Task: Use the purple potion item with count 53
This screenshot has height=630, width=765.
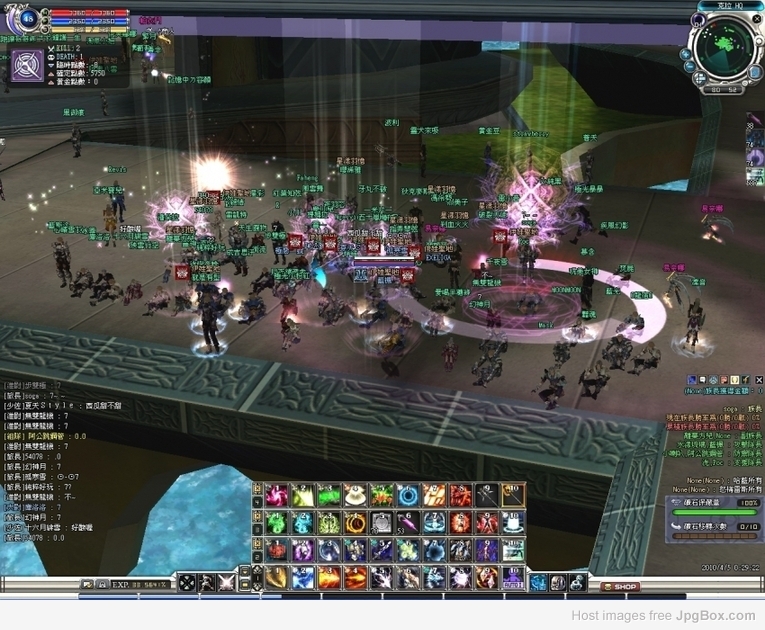Action: tap(408, 522)
